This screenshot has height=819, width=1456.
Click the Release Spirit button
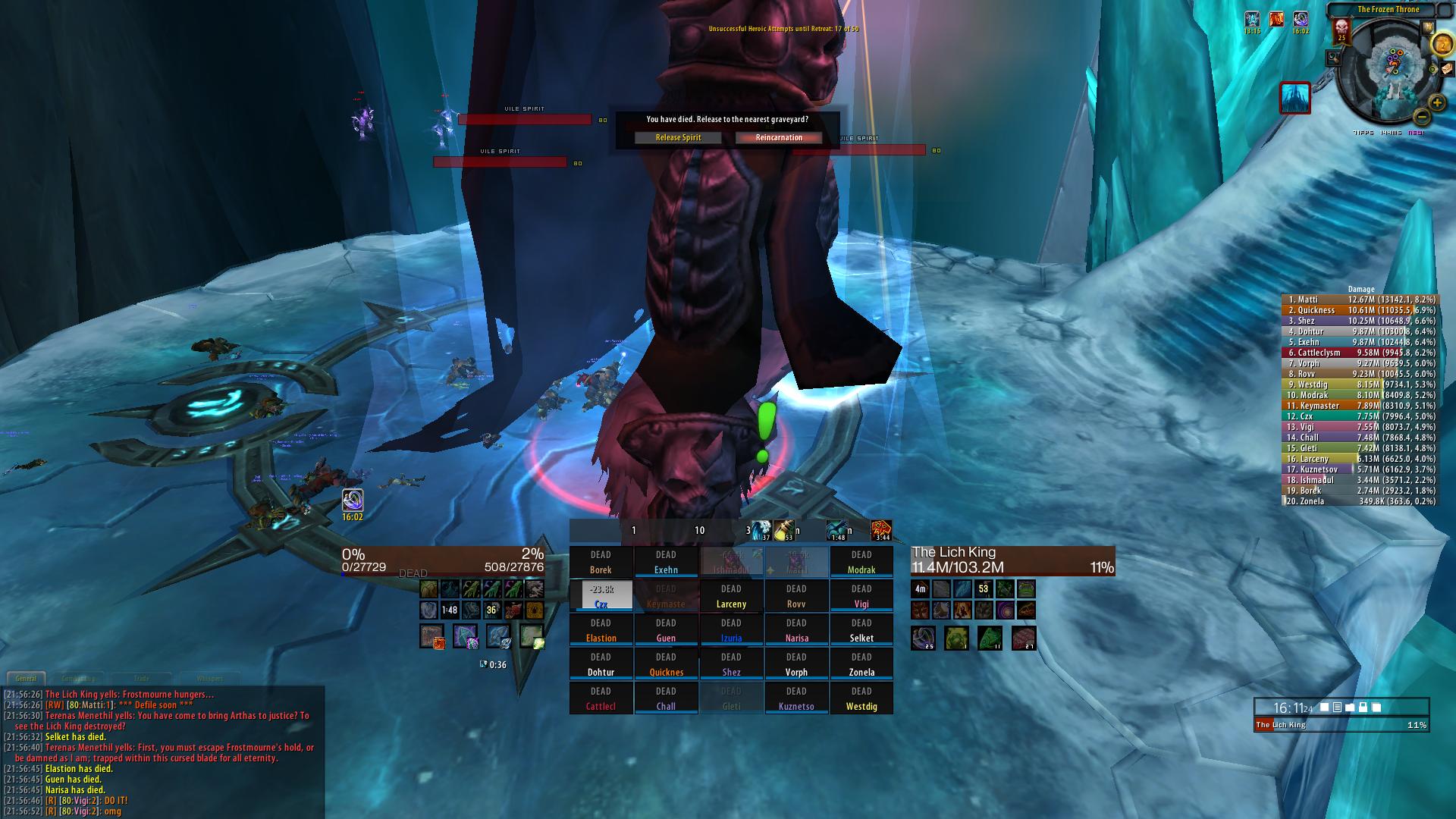click(x=678, y=137)
